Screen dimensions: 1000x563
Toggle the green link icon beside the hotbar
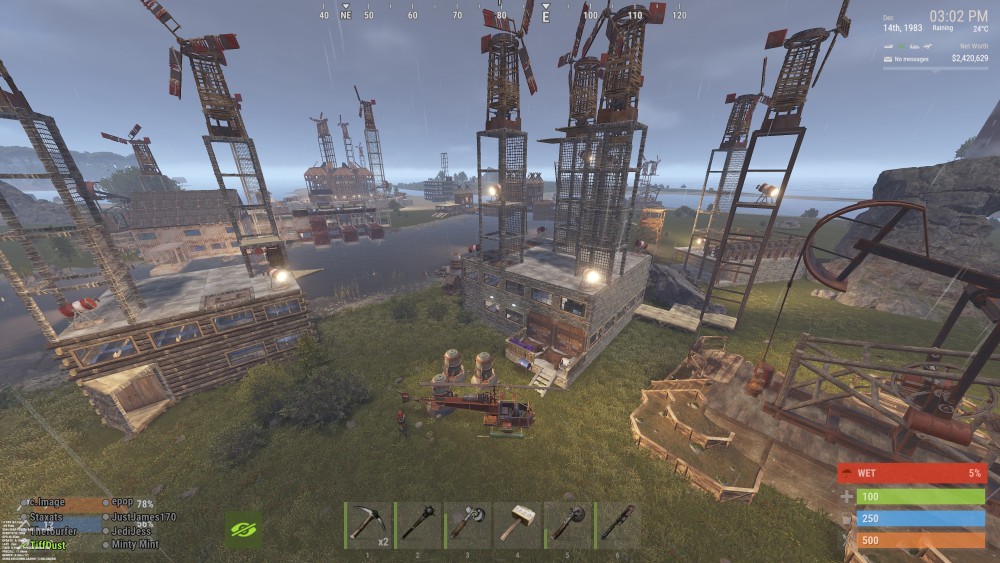coord(243,529)
